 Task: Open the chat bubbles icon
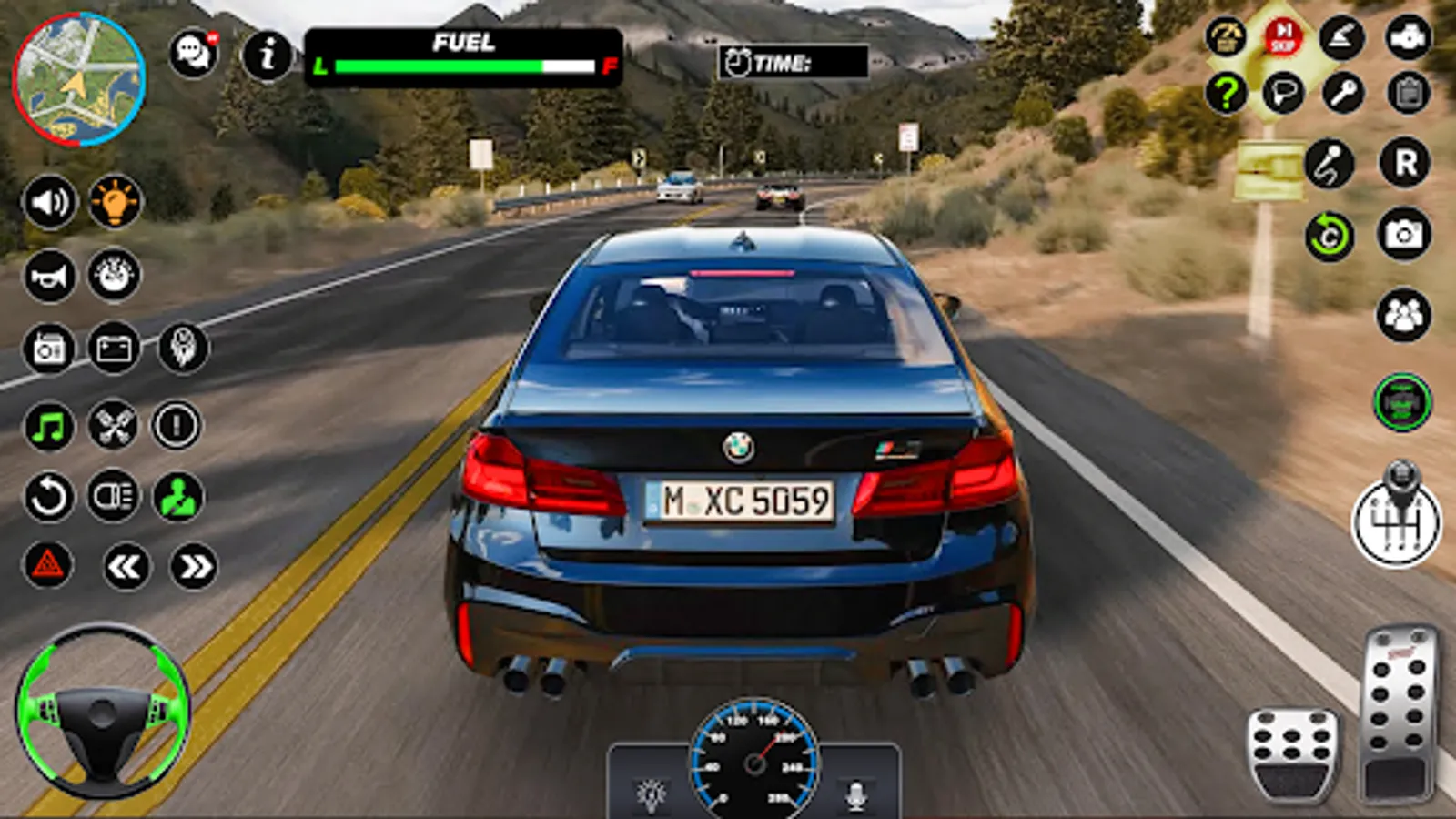(194, 54)
